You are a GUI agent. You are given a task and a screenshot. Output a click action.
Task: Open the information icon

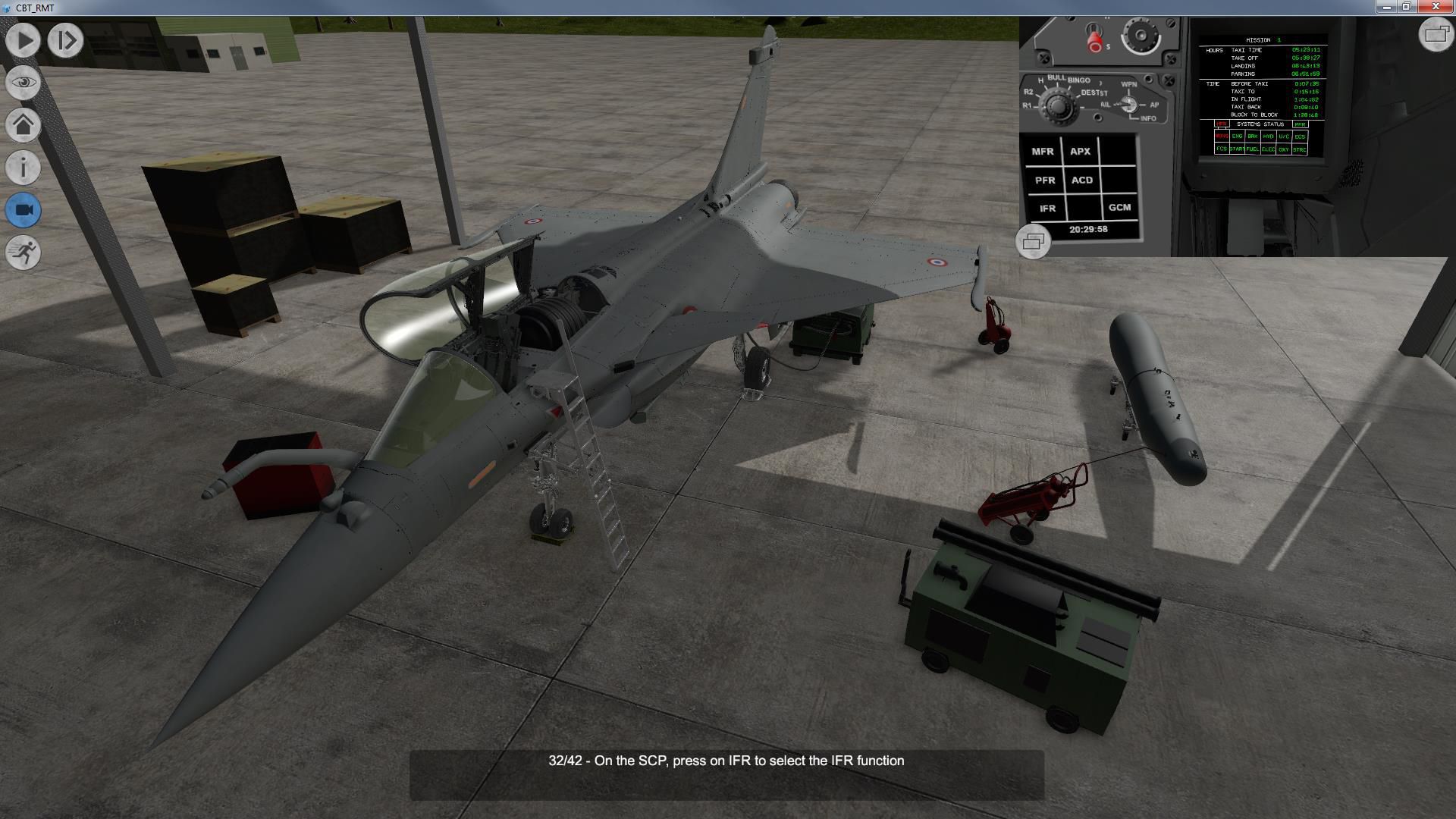[23, 168]
